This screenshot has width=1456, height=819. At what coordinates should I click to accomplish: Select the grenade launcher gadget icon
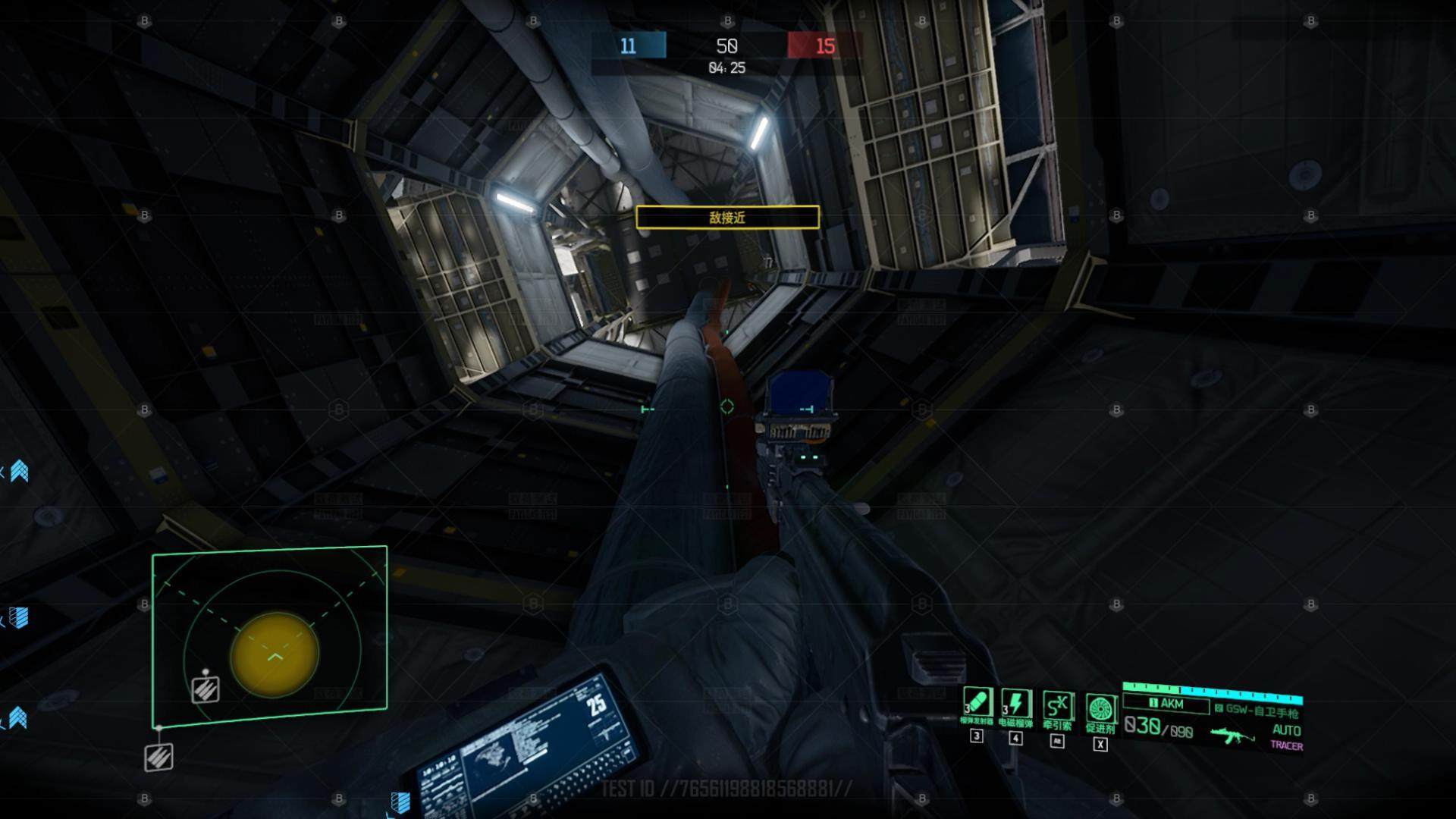[x=977, y=702]
